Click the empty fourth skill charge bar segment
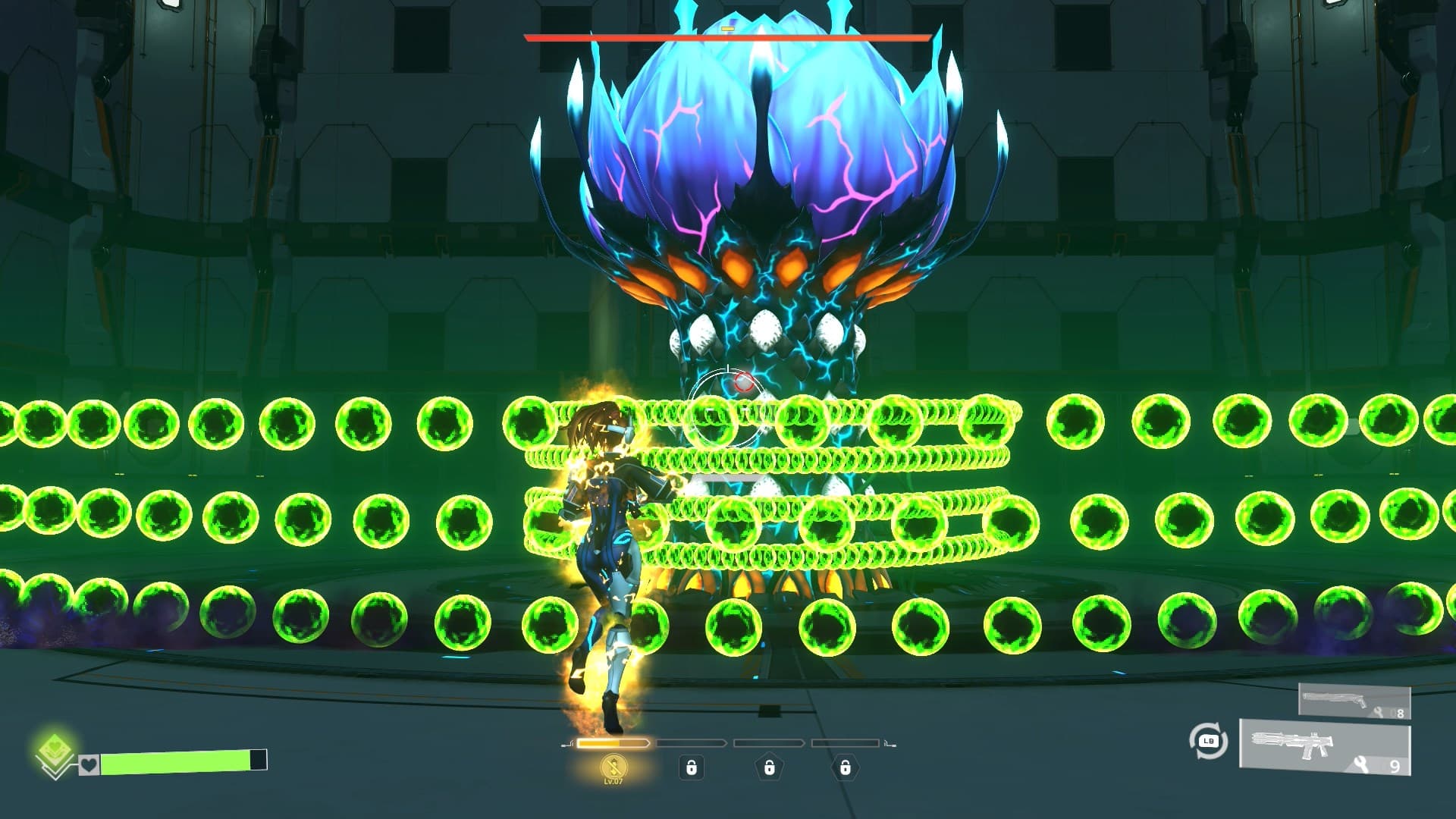Screen dimensions: 1456x819 (845, 744)
